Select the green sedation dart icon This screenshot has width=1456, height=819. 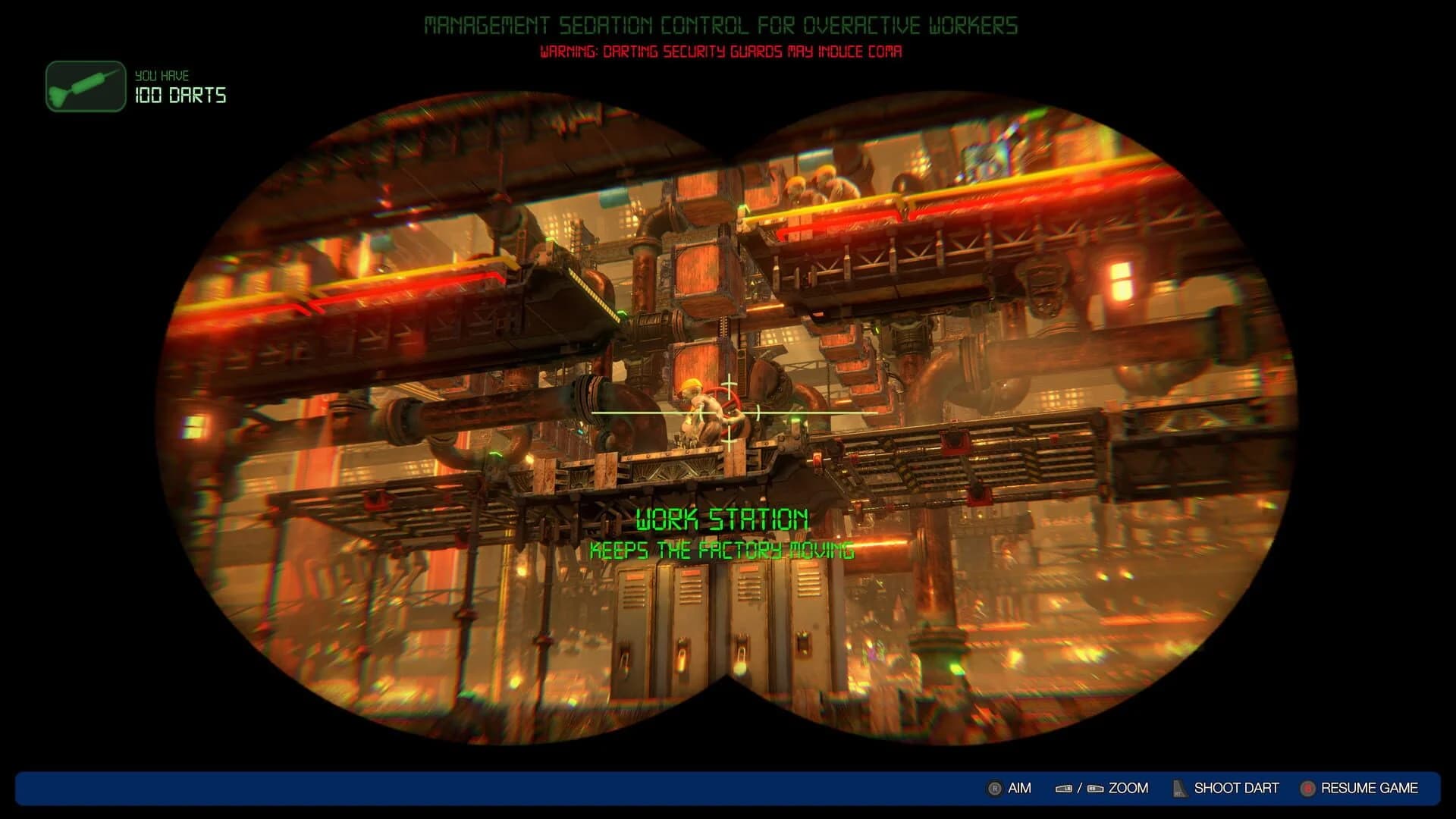click(83, 85)
